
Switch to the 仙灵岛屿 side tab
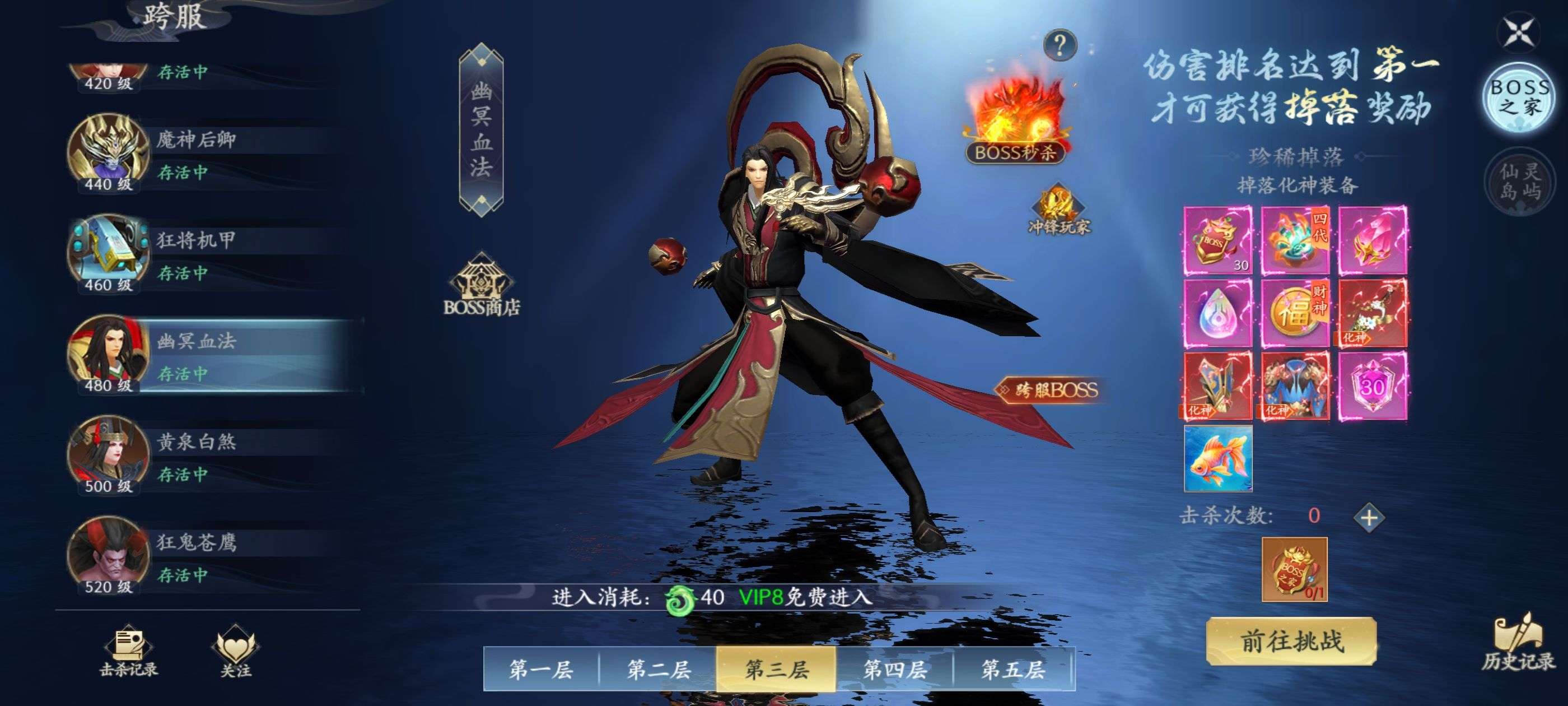(x=1520, y=182)
